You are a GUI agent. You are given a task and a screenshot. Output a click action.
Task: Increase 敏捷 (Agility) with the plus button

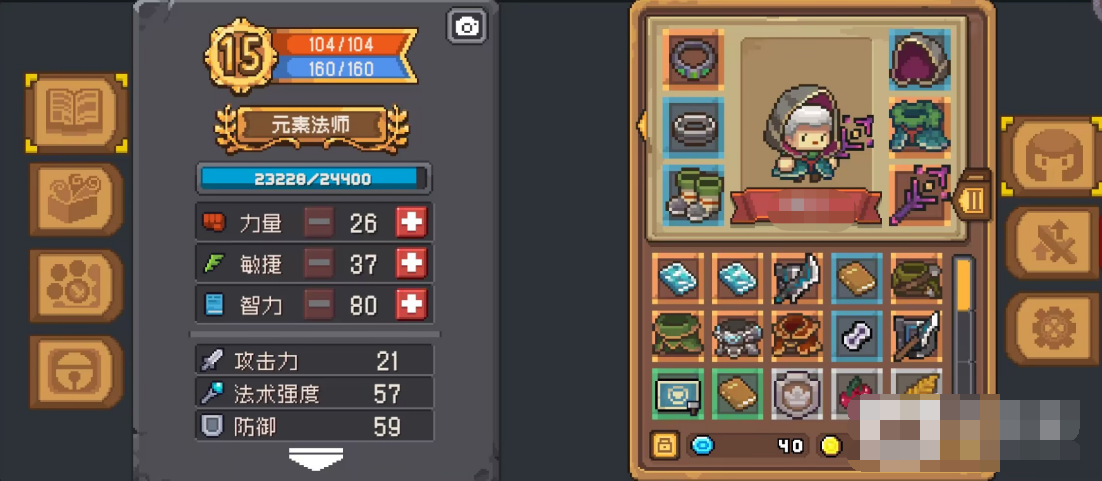click(x=411, y=264)
